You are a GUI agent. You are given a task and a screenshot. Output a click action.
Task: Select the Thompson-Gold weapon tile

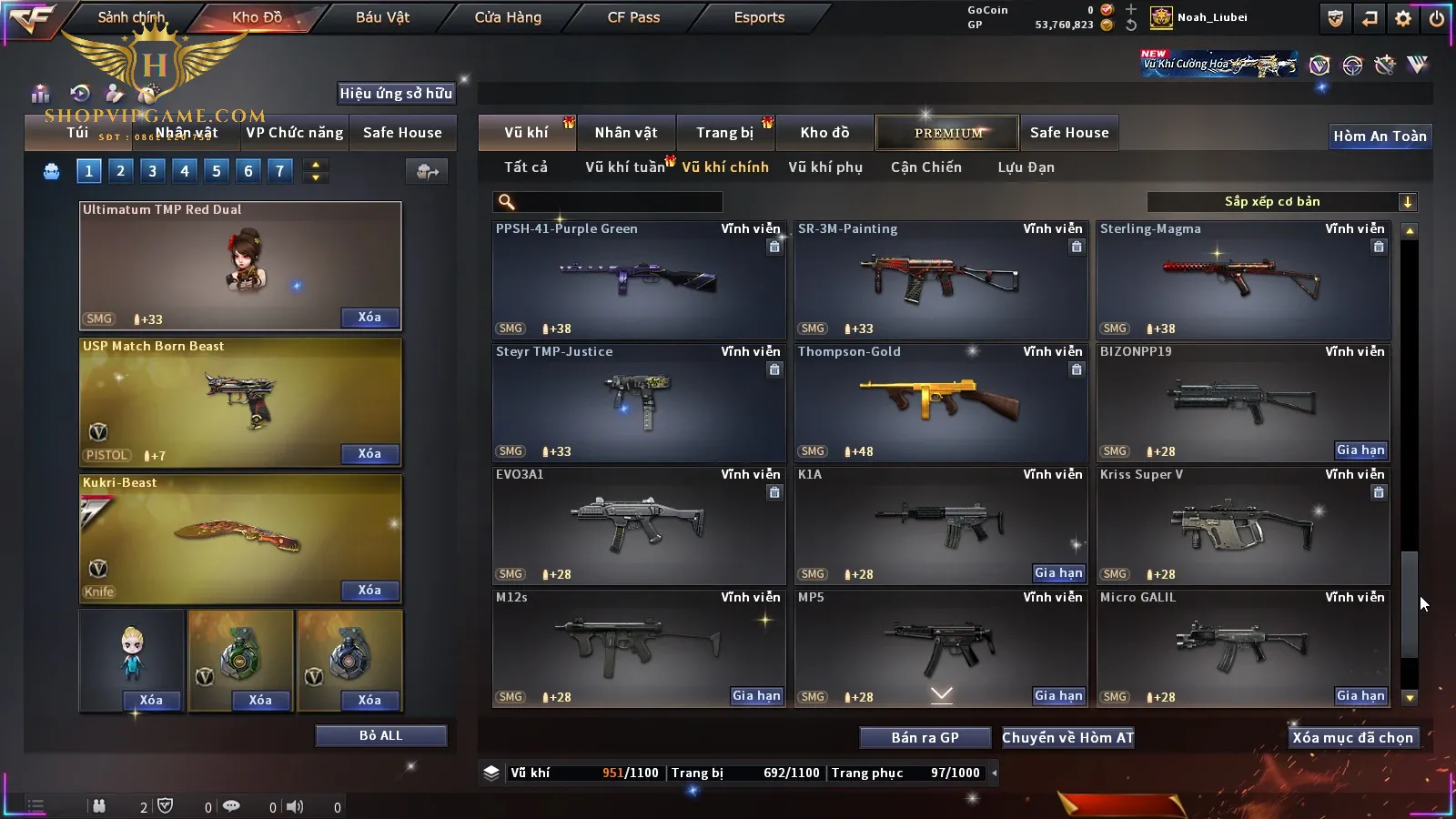[940, 402]
